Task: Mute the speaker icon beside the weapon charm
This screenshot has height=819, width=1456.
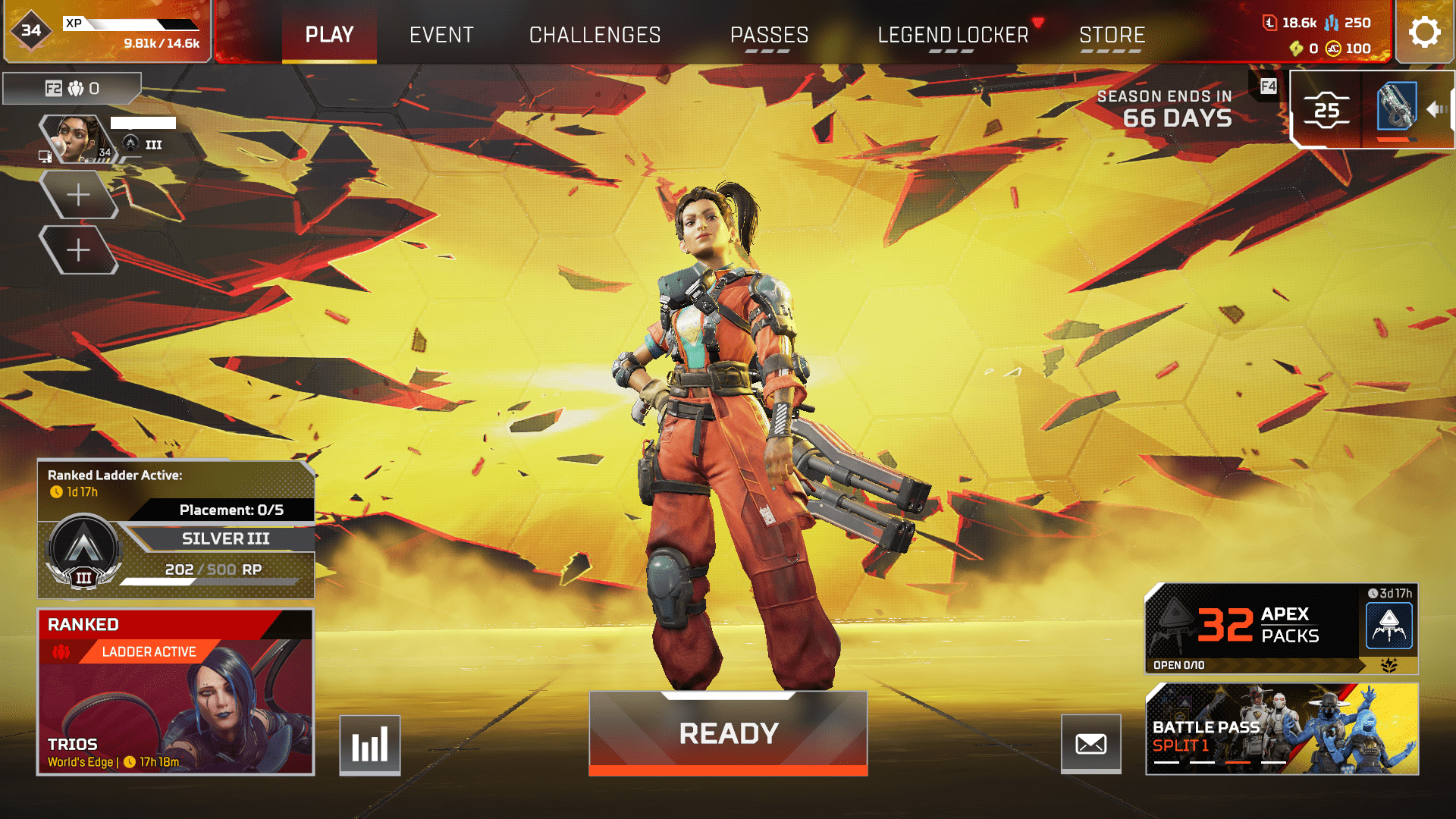Action: [1436, 109]
